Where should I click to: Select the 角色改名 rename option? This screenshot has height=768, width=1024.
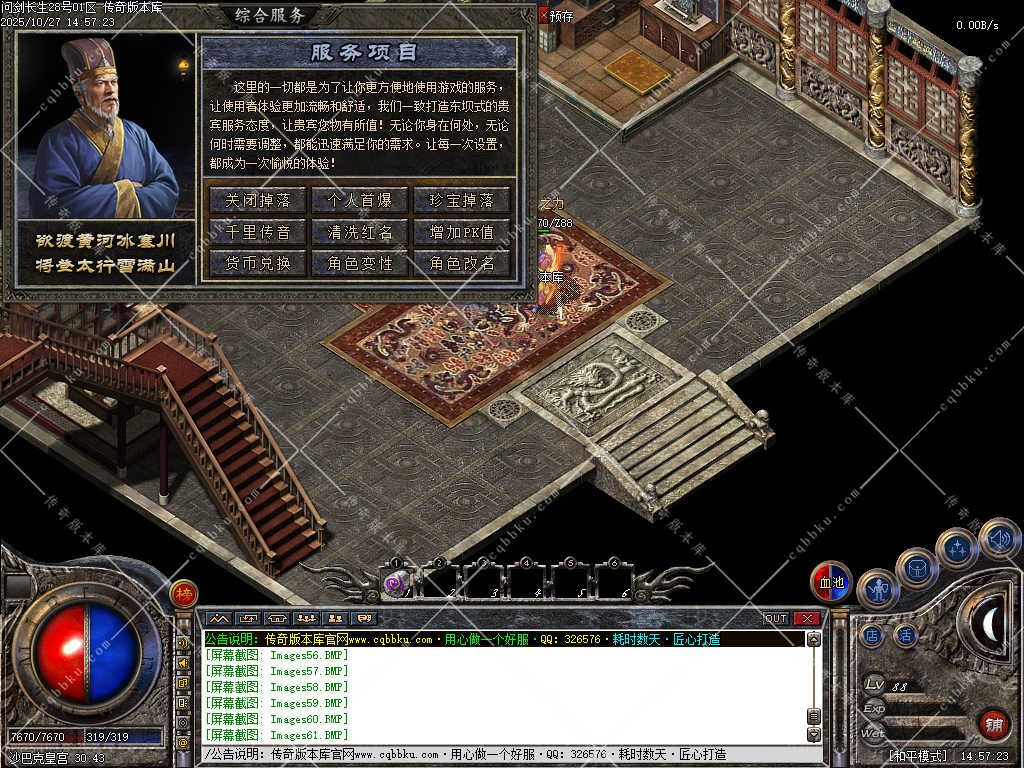pyautogui.click(x=461, y=264)
